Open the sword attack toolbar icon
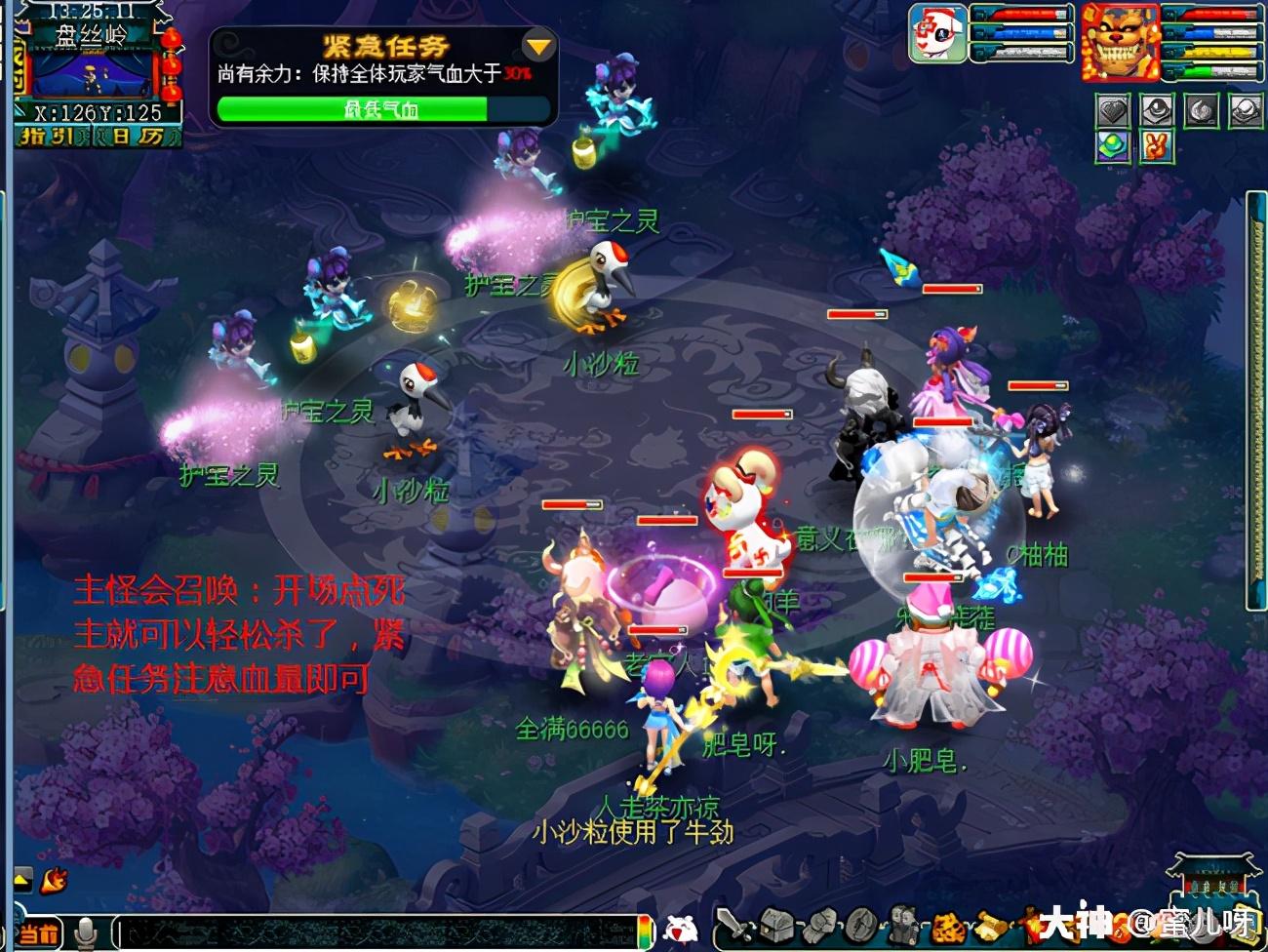This screenshot has height=952, width=1268. coord(733,925)
